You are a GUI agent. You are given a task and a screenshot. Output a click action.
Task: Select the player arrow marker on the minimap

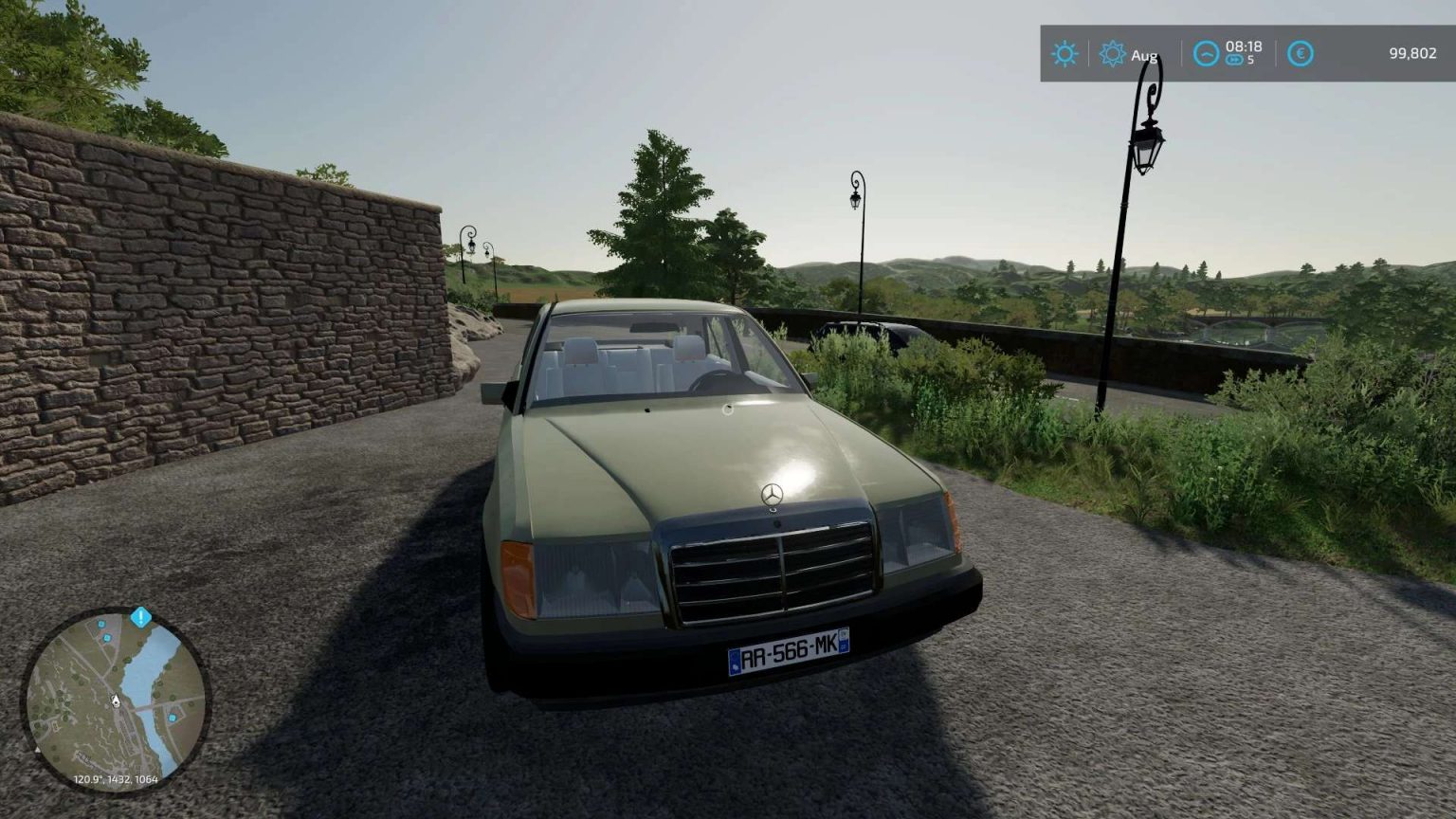coord(116,700)
